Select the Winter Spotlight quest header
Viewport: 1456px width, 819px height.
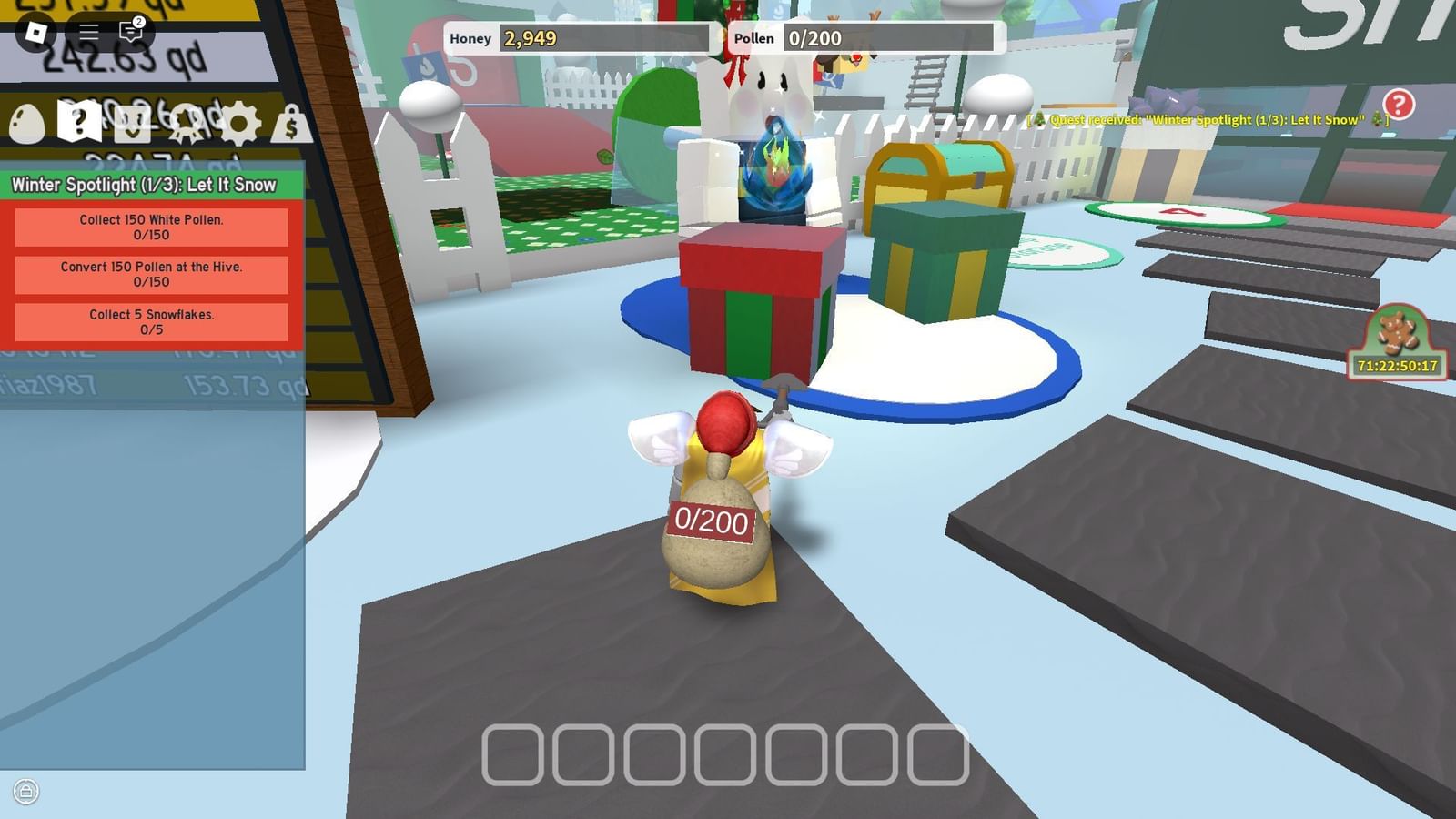pyautogui.click(x=144, y=184)
